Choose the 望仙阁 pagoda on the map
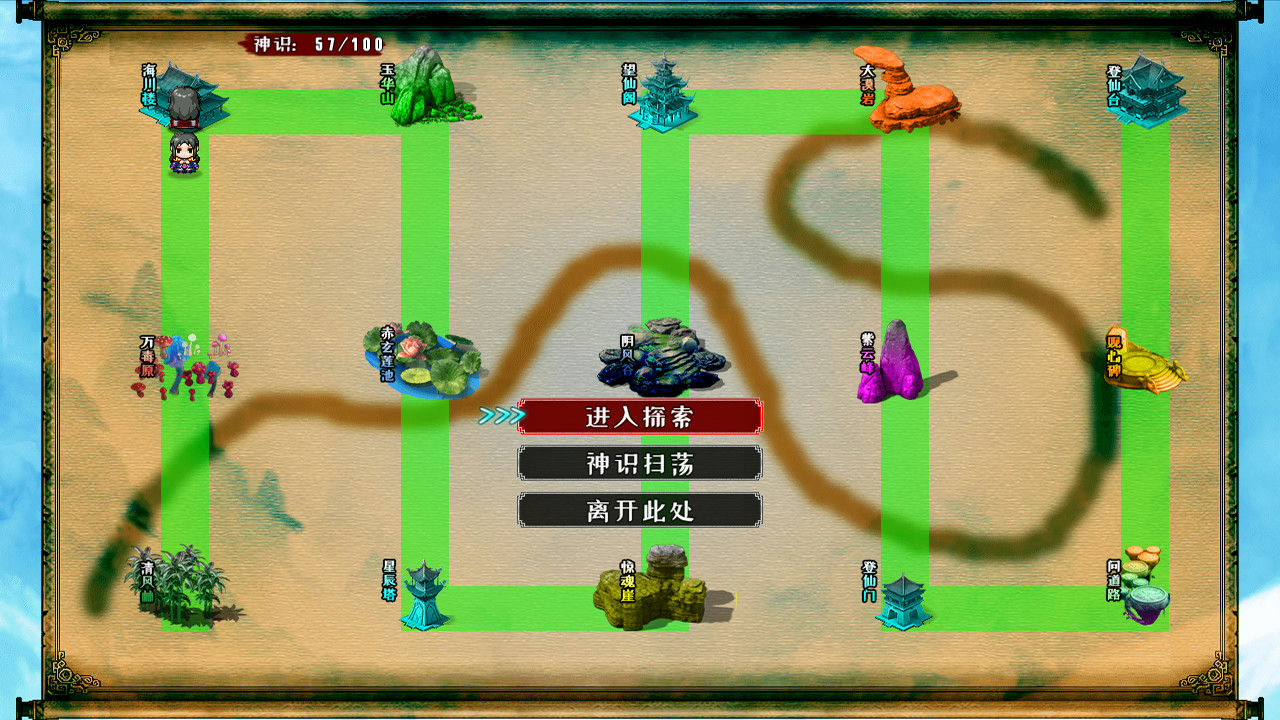This screenshot has width=1280, height=720. click(x=662, y=95)
